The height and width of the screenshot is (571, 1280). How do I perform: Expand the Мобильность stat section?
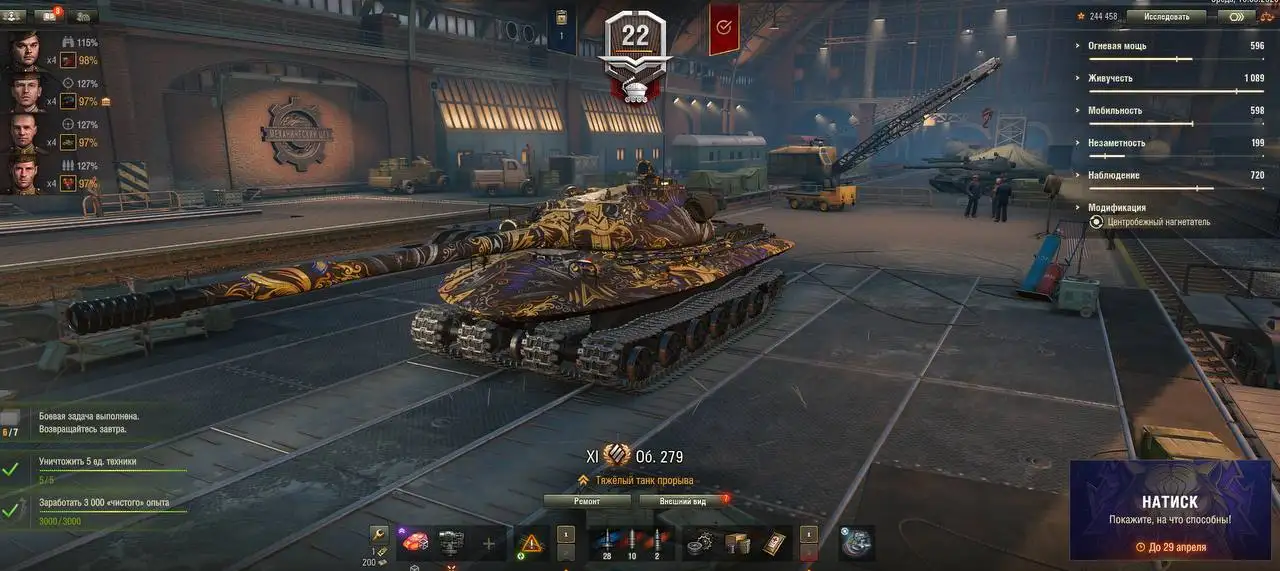click(x=1115, y=110)
